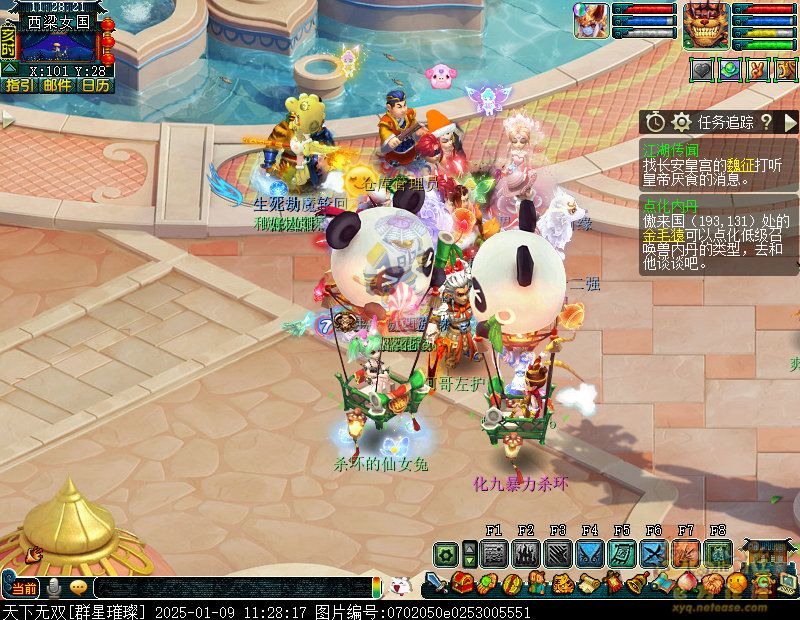Collapse the minimap with the arrow toggle

pyautogui.click(x=8, y=68)
